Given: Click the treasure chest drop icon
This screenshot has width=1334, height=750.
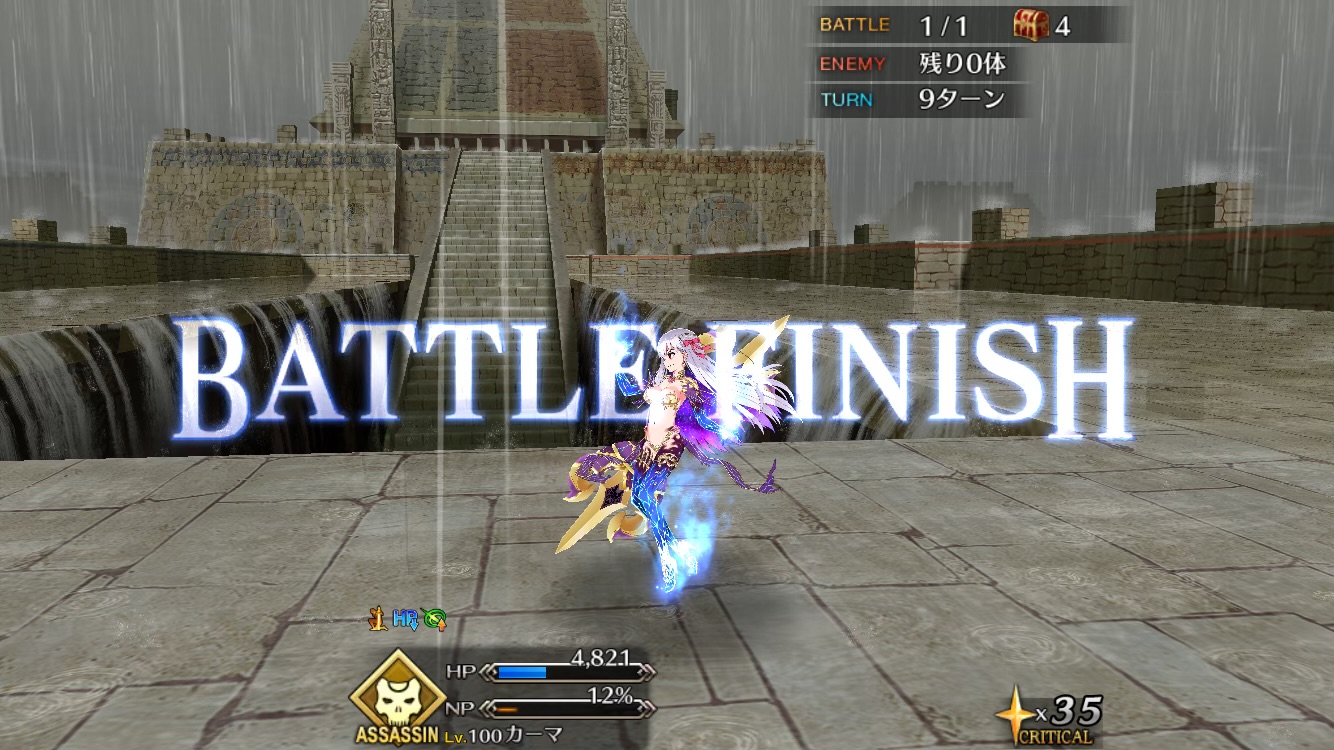Looking at the screenshot, I should tap(1030, 24).
